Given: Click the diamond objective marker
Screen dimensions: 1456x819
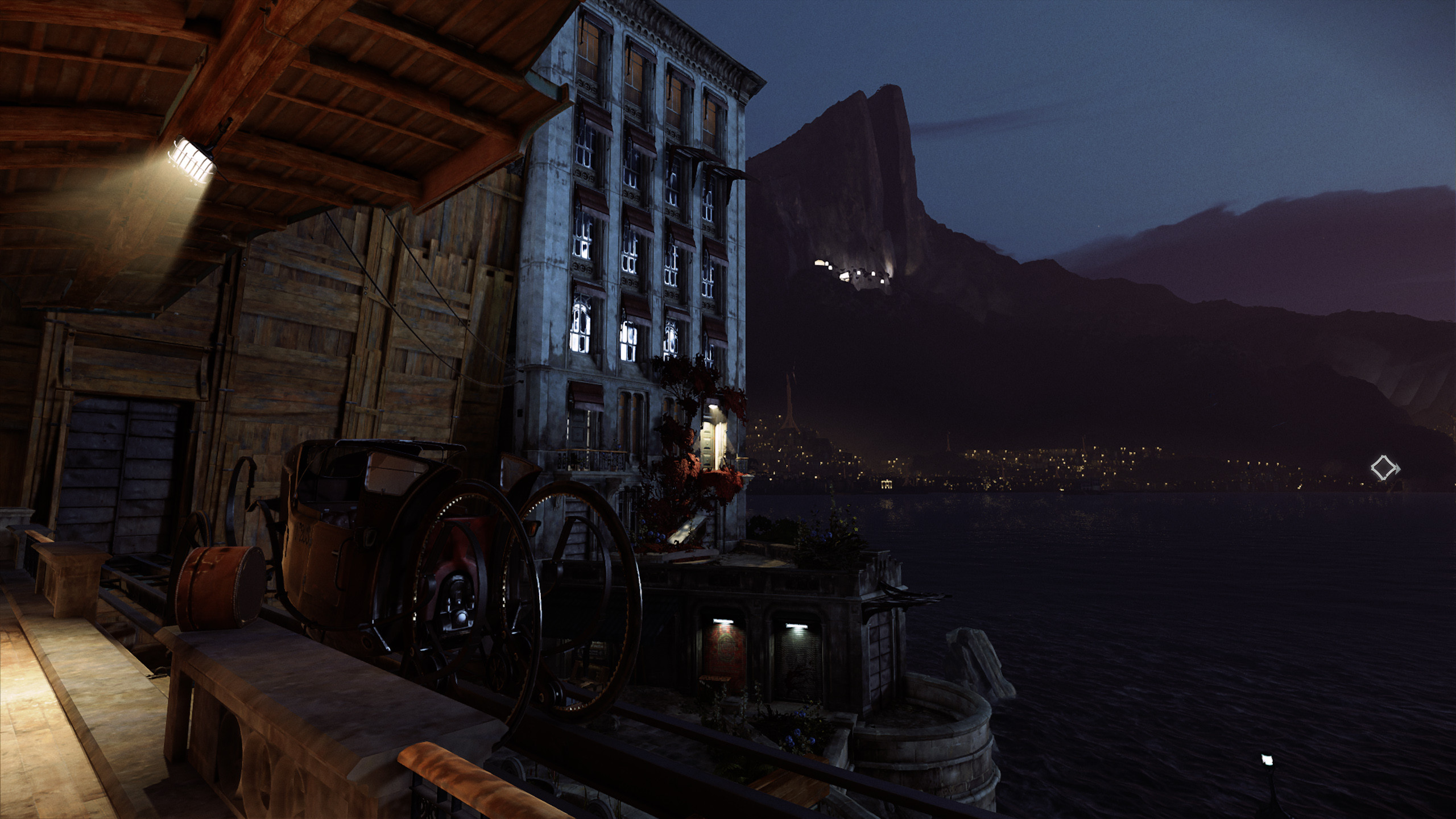Looking at the screenshot, I should [x=1384, y=469].
